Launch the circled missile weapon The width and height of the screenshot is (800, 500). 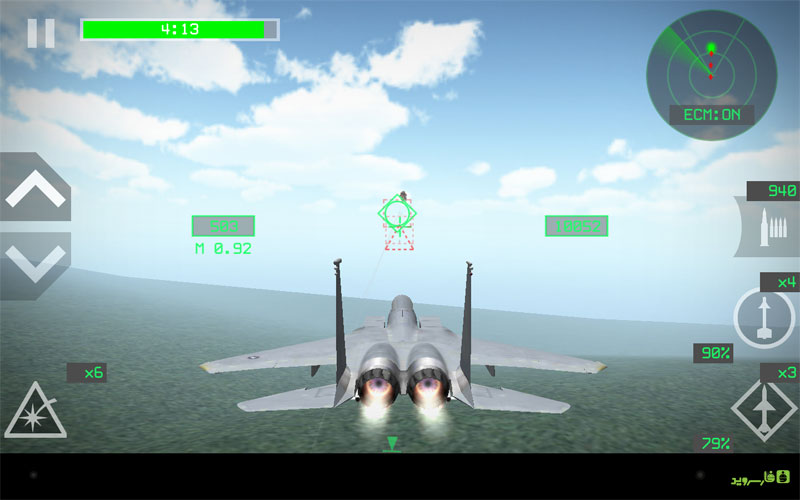tap(763, 318)
